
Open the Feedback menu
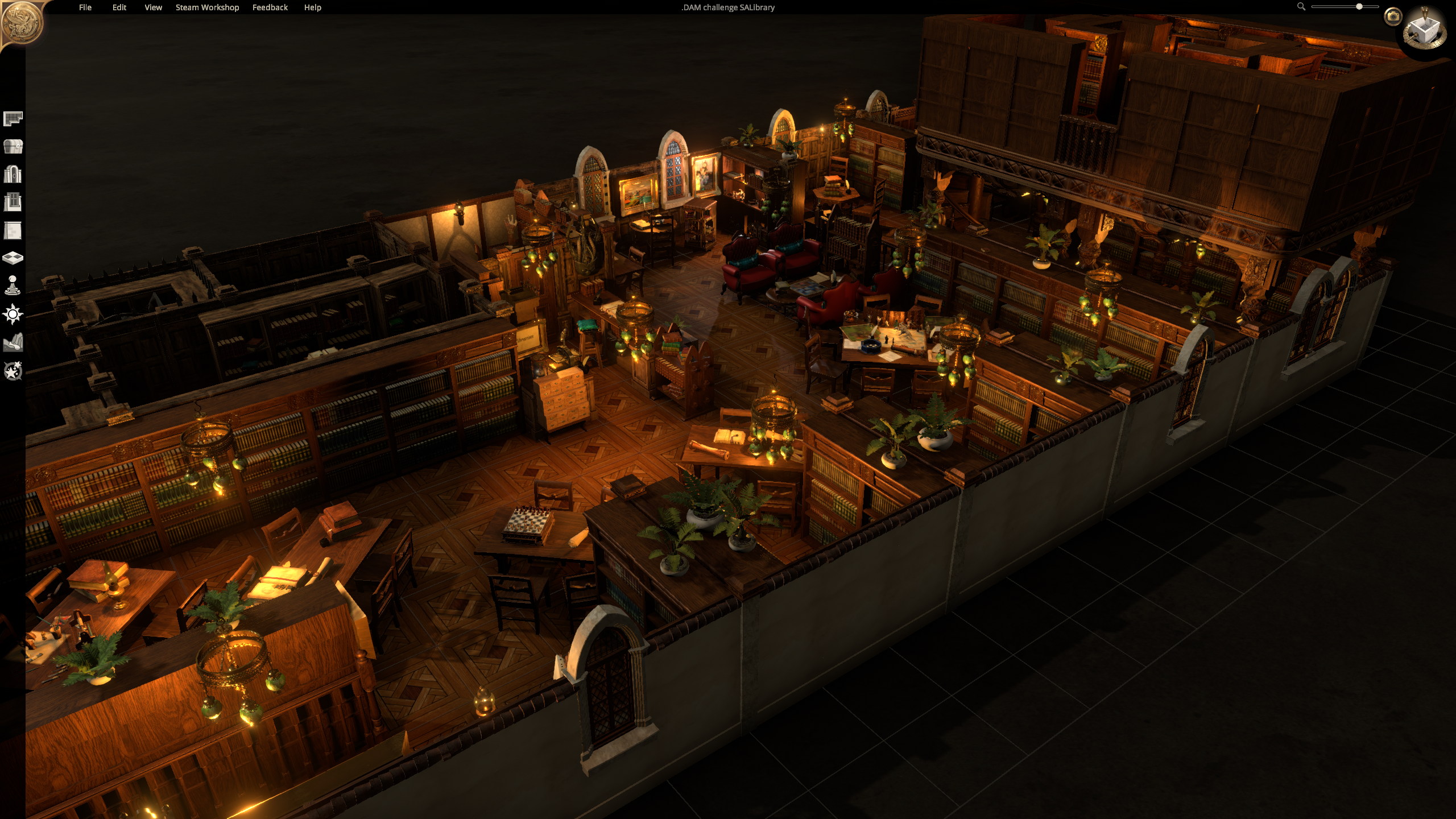click(270, 7)
